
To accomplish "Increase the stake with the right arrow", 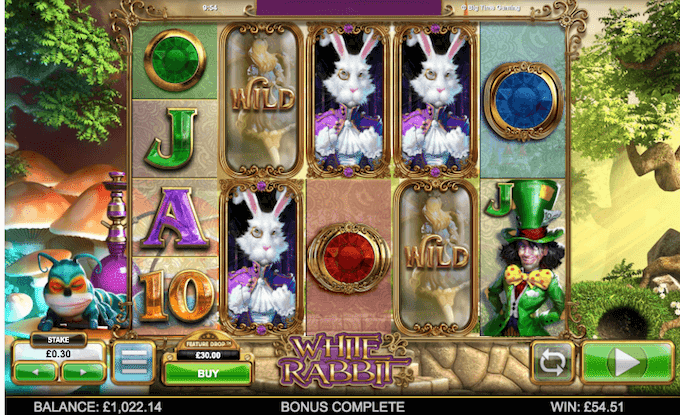I will pos(83,372).
